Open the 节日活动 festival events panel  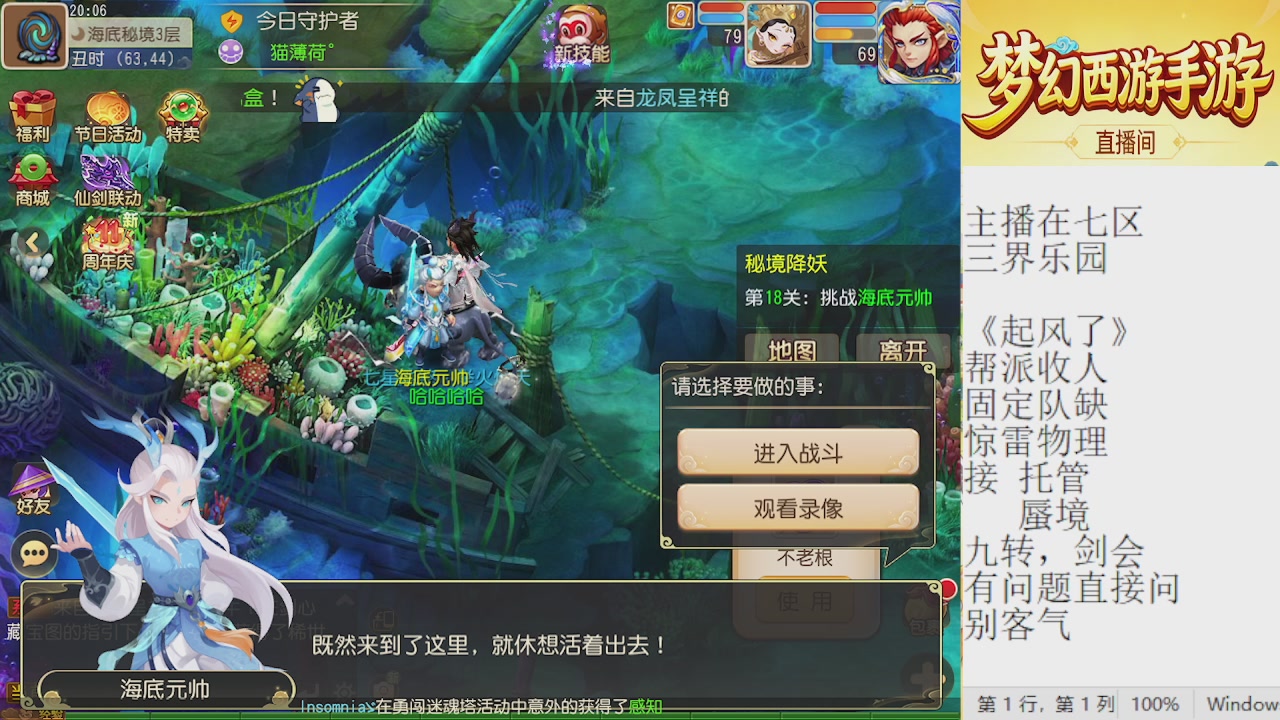coord(107,110)
